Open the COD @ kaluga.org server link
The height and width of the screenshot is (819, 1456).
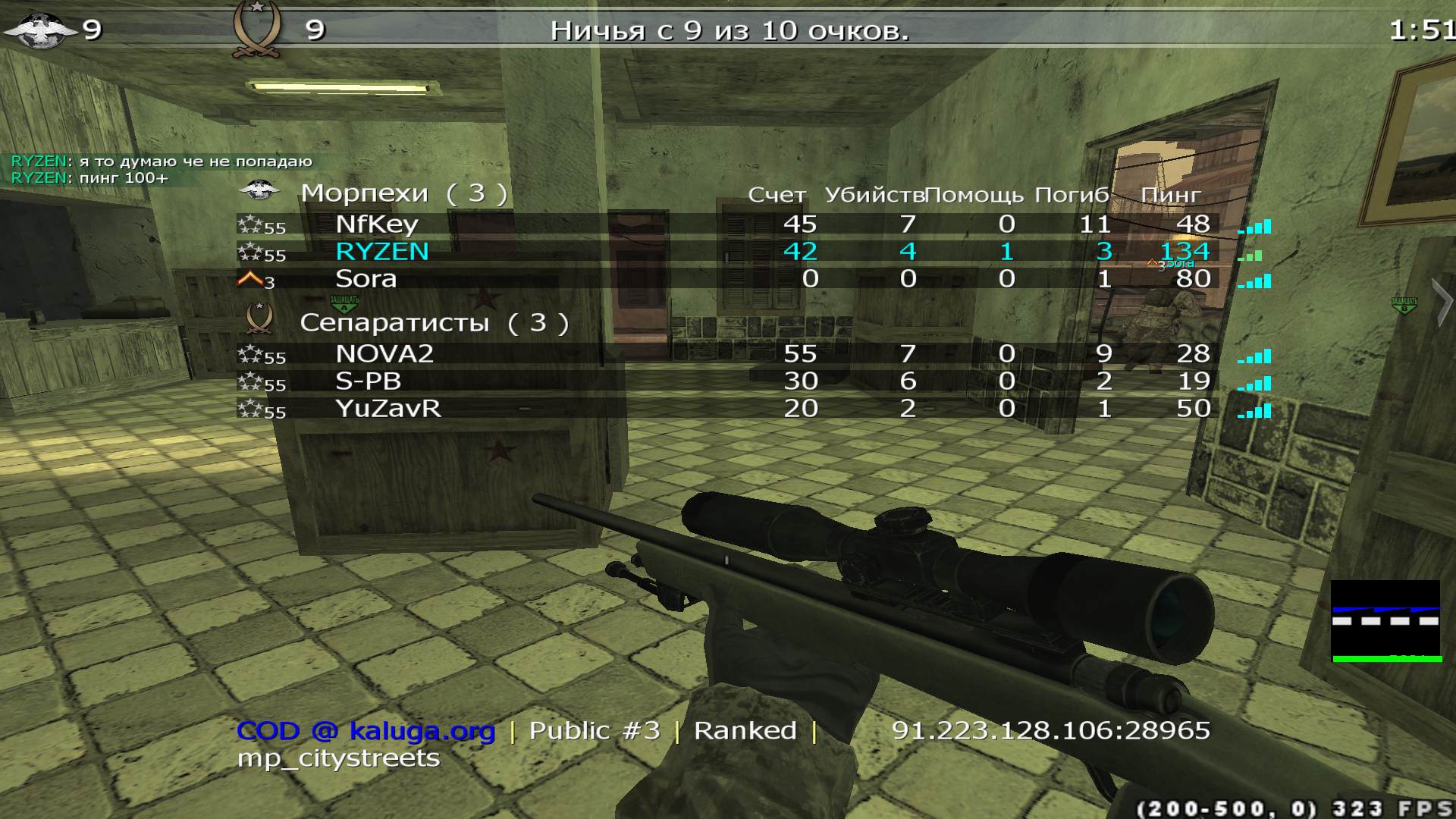pyautogui.click(x=366, y=731)
